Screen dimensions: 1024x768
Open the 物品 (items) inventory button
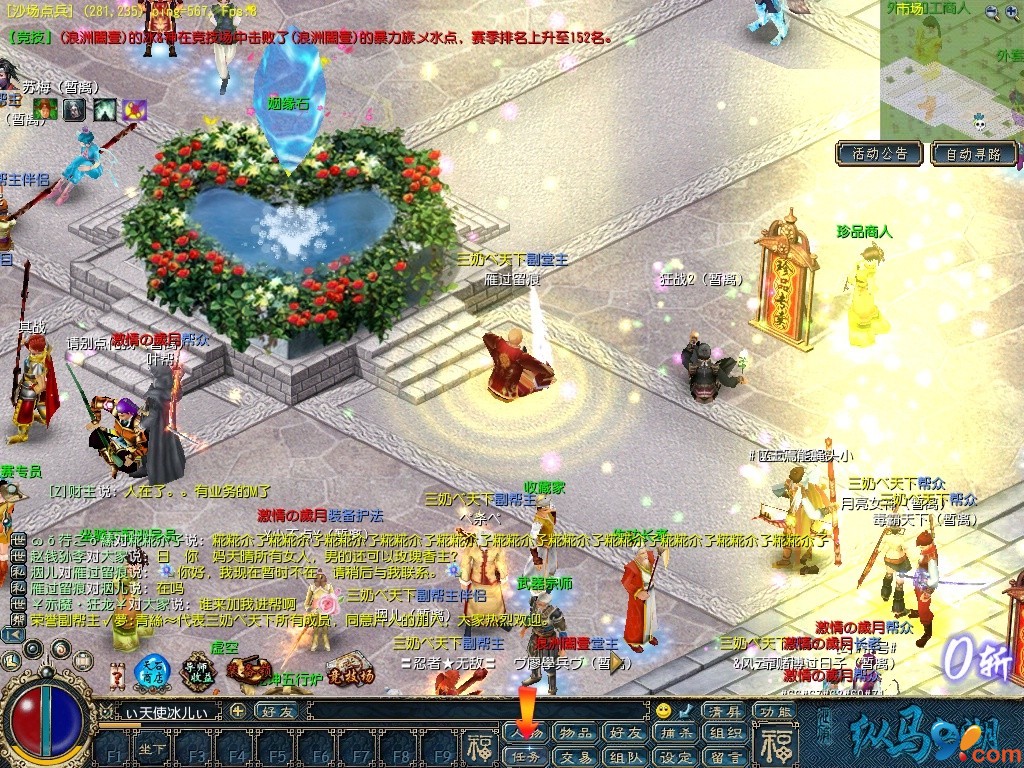click(576, 733)
